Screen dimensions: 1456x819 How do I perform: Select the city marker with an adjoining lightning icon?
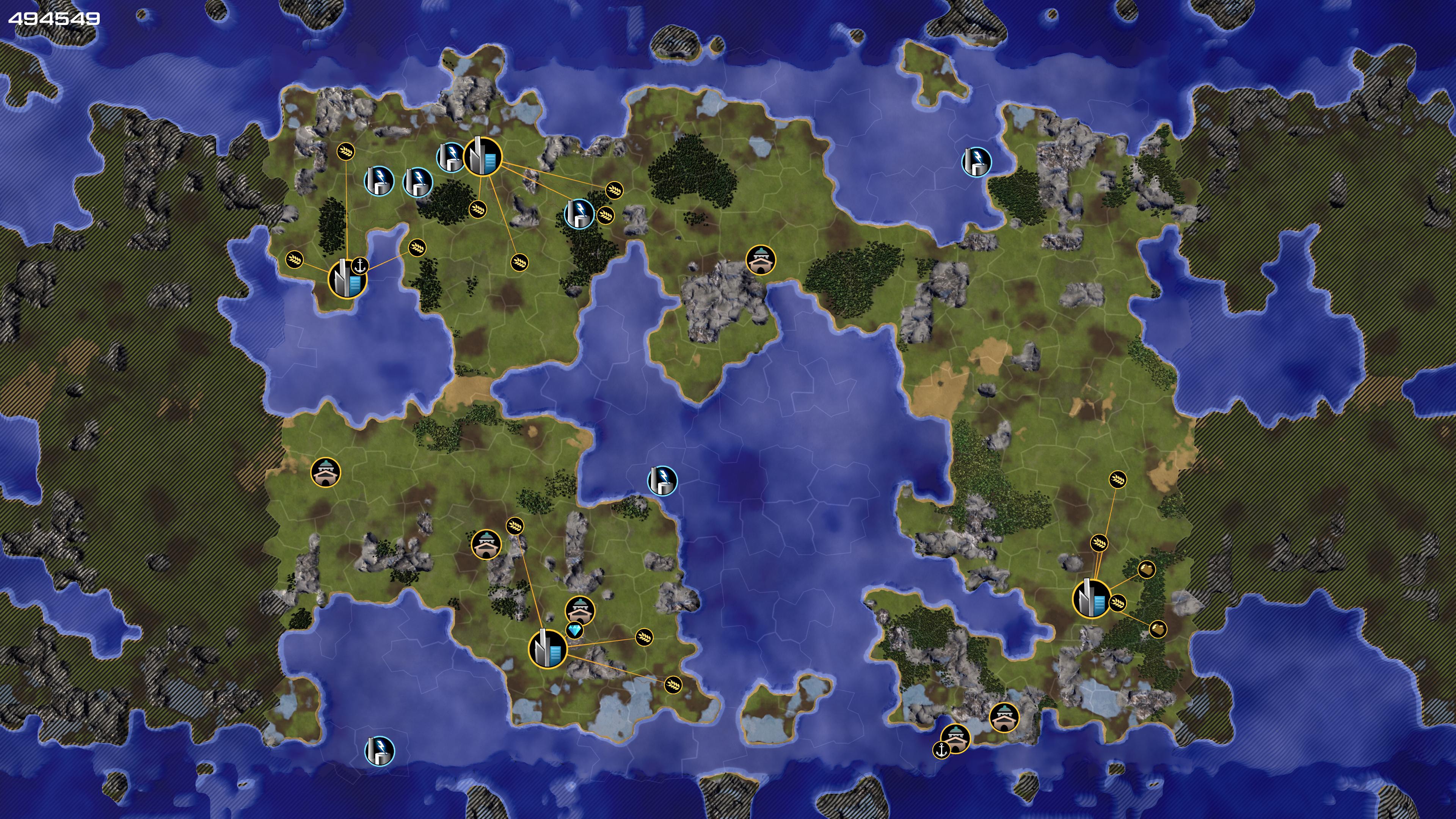click(483, 157)
